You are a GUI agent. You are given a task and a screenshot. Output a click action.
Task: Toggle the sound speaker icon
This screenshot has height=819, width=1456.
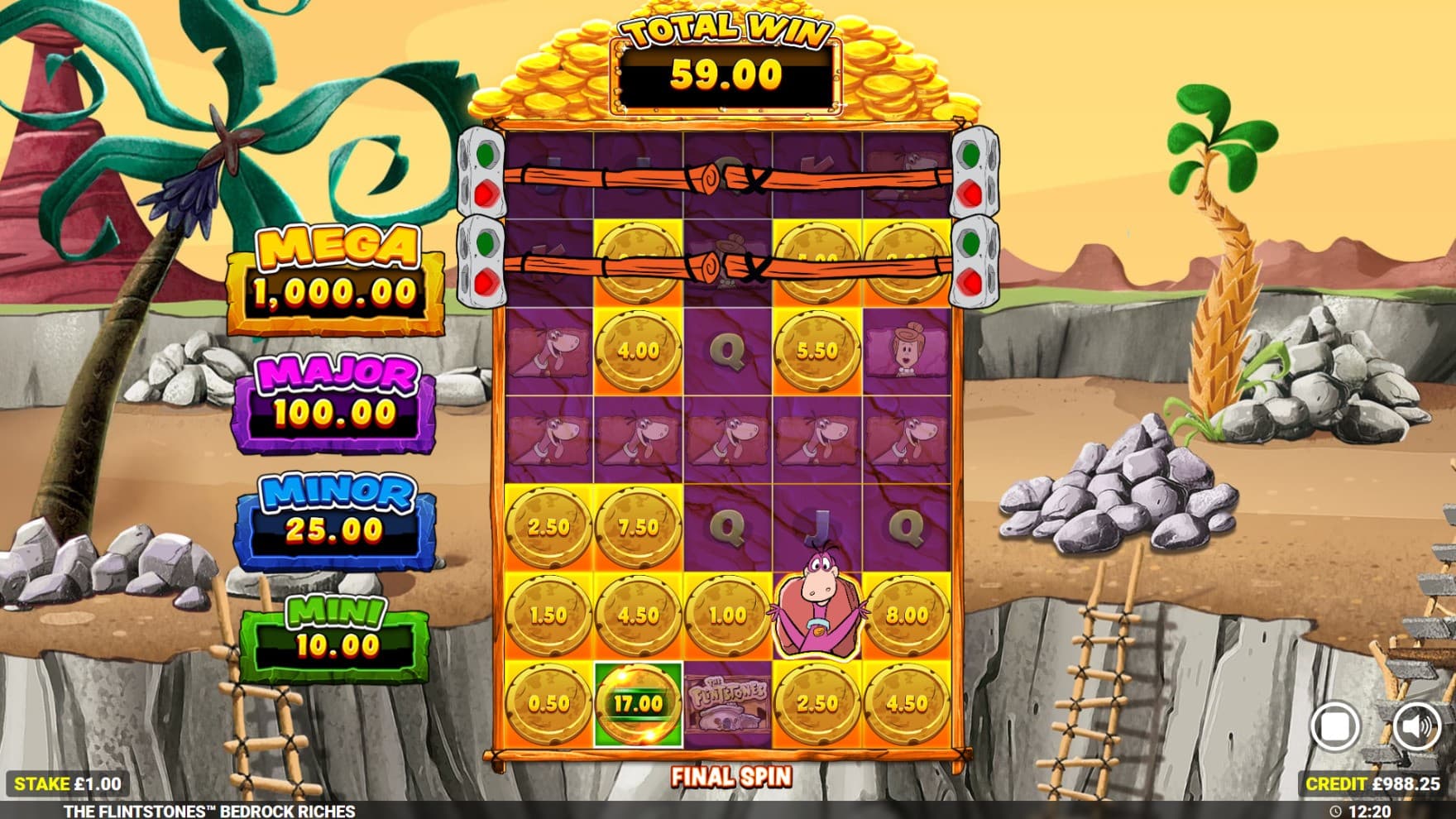coord(1415,726)
